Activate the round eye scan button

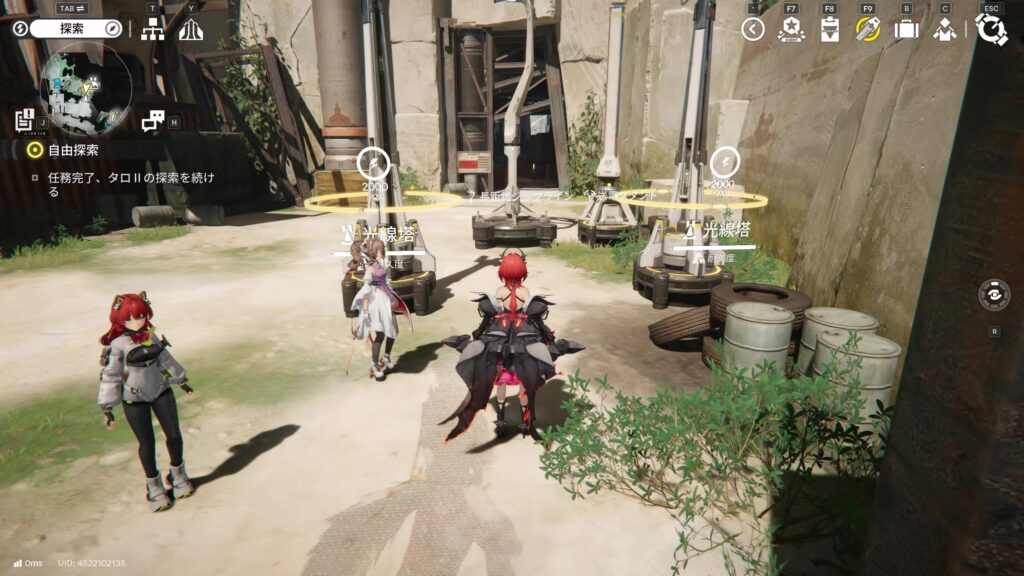pos(994,295)
